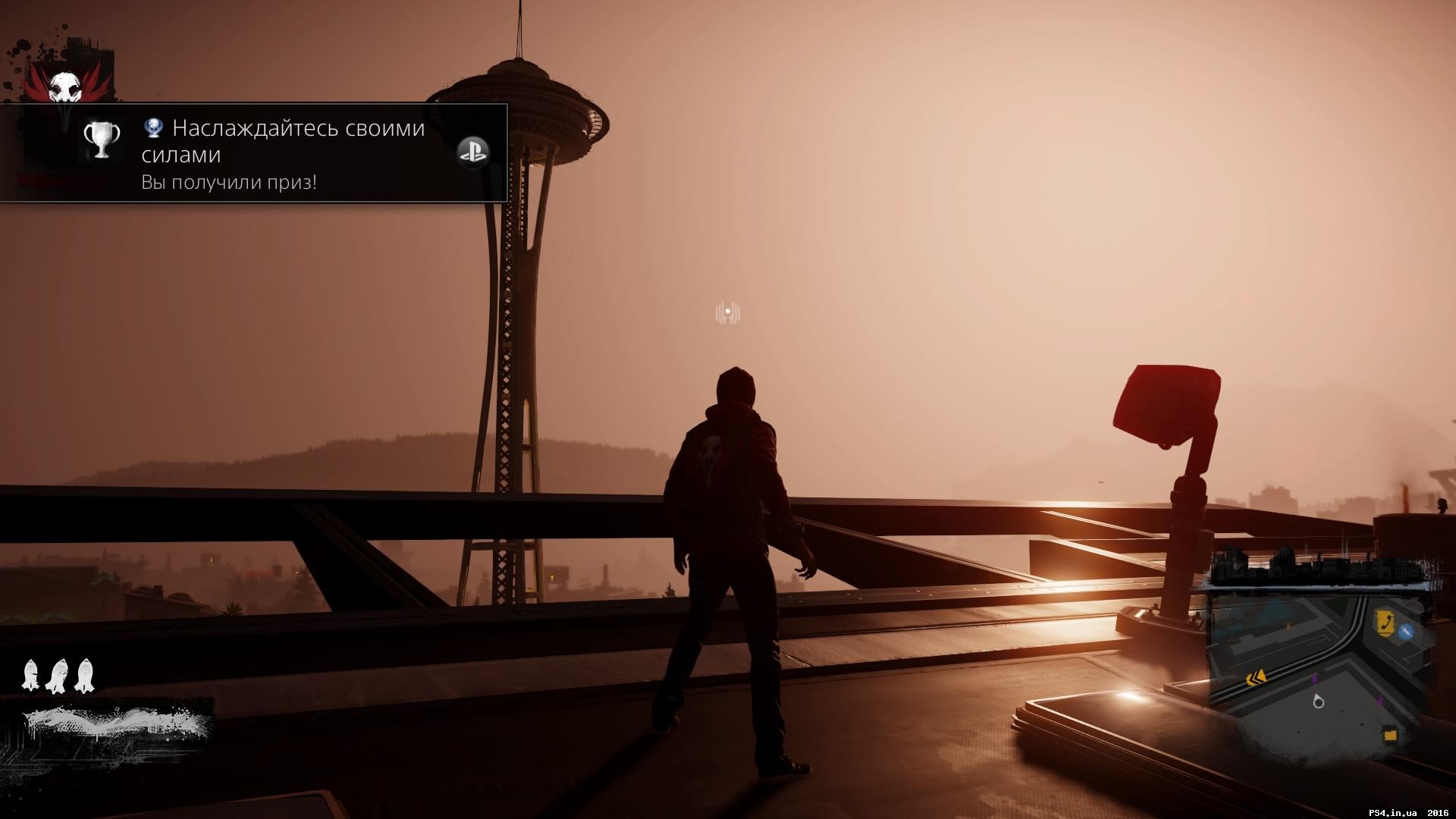Click a purple enemy dot on the minimap
The image size is (1456, 819).
[1314, 677]
